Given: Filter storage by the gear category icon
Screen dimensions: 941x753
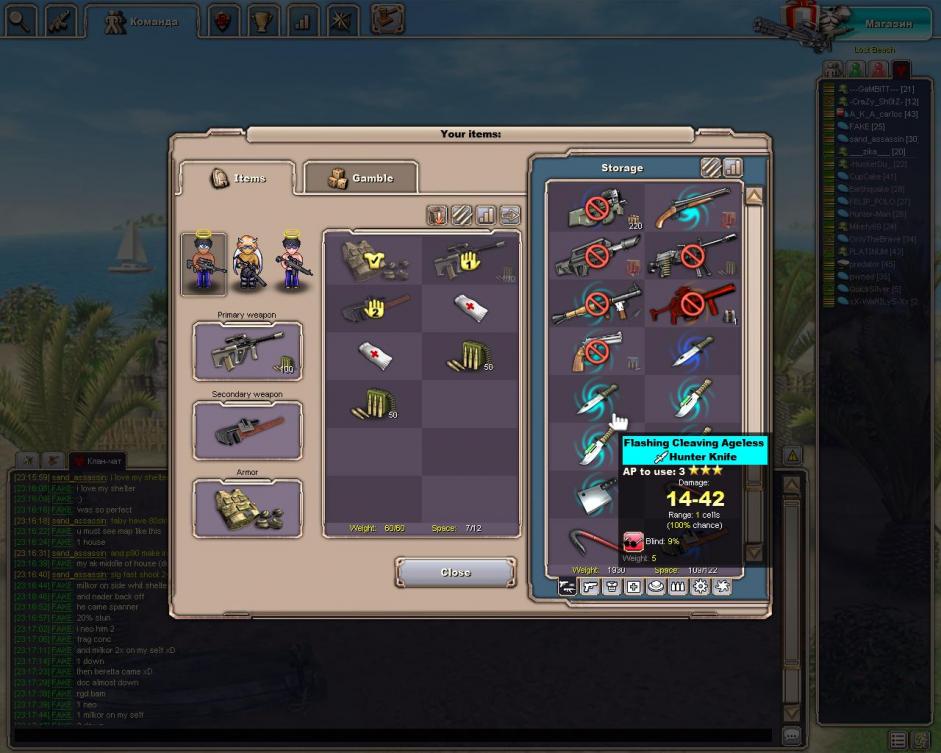Looking at the screenshot, I should tap(700, 587).
